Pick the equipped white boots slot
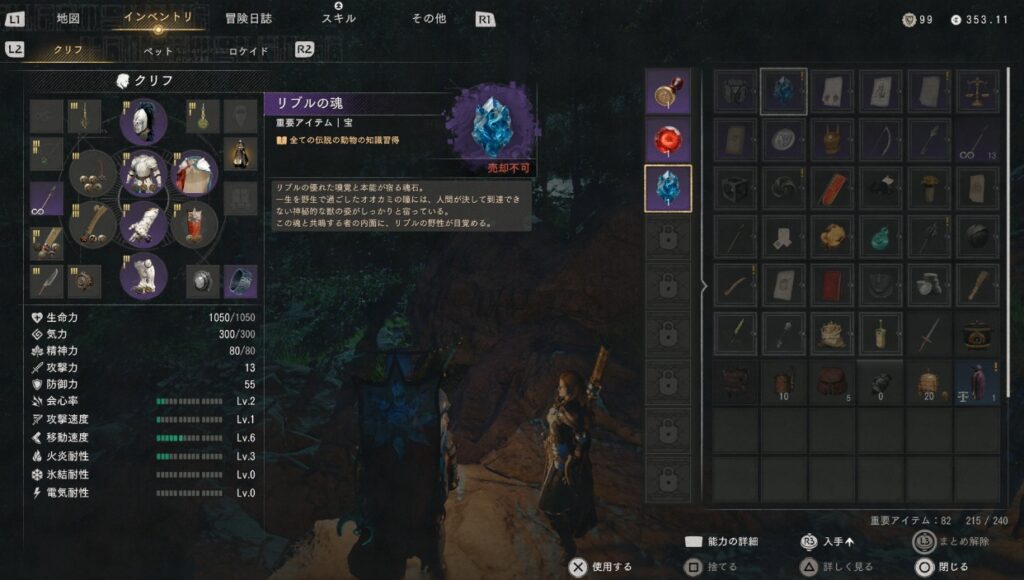 point(143,275)
